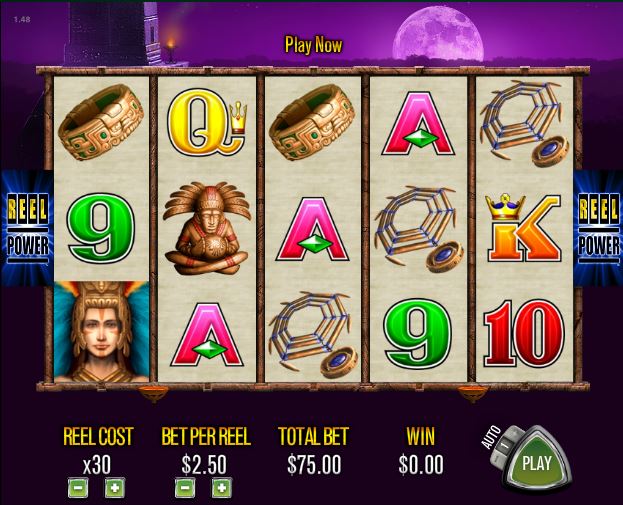Raise the Bet Per Reel amount

221,488
